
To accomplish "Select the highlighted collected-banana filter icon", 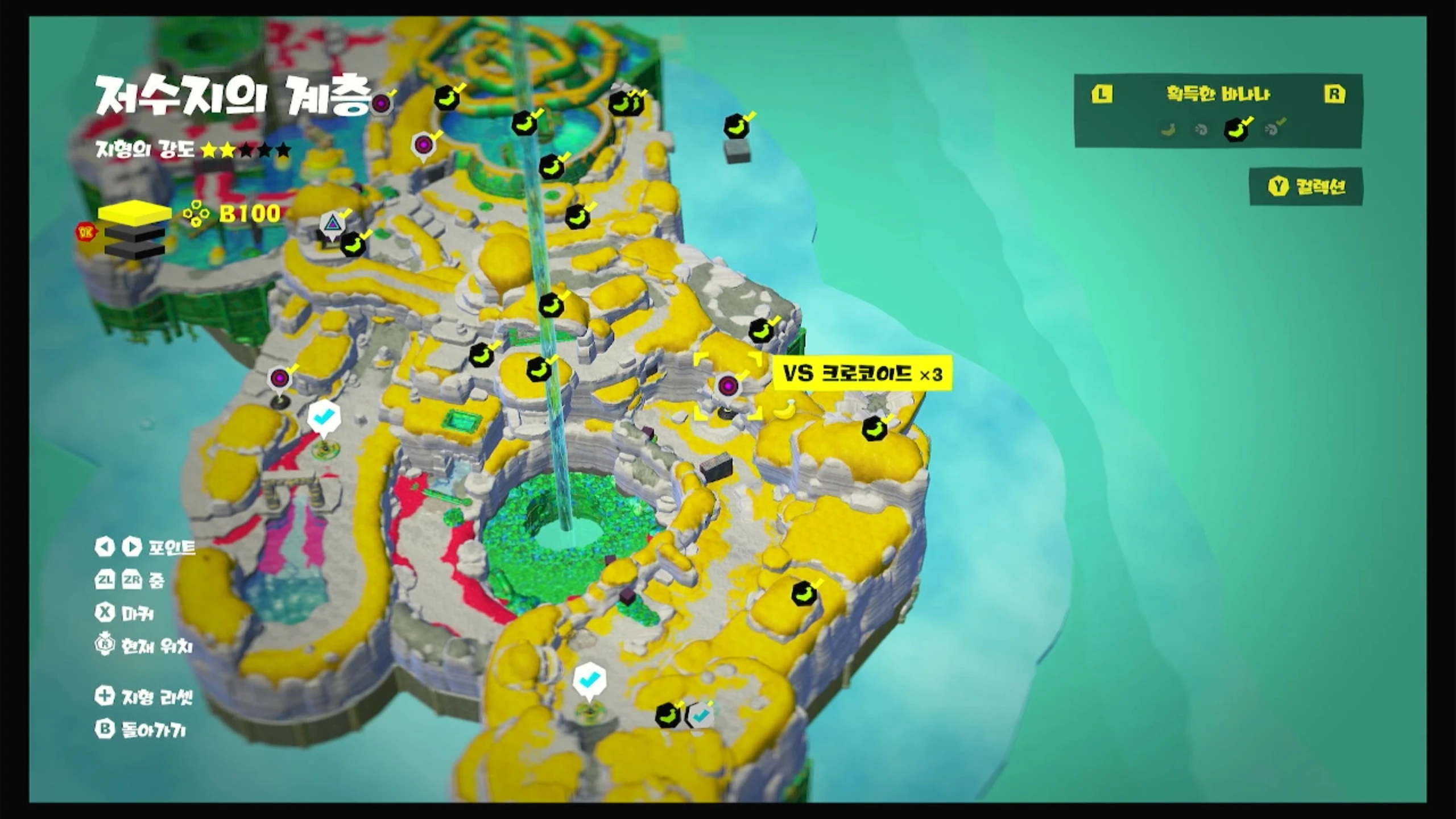I will (1236, 130).
